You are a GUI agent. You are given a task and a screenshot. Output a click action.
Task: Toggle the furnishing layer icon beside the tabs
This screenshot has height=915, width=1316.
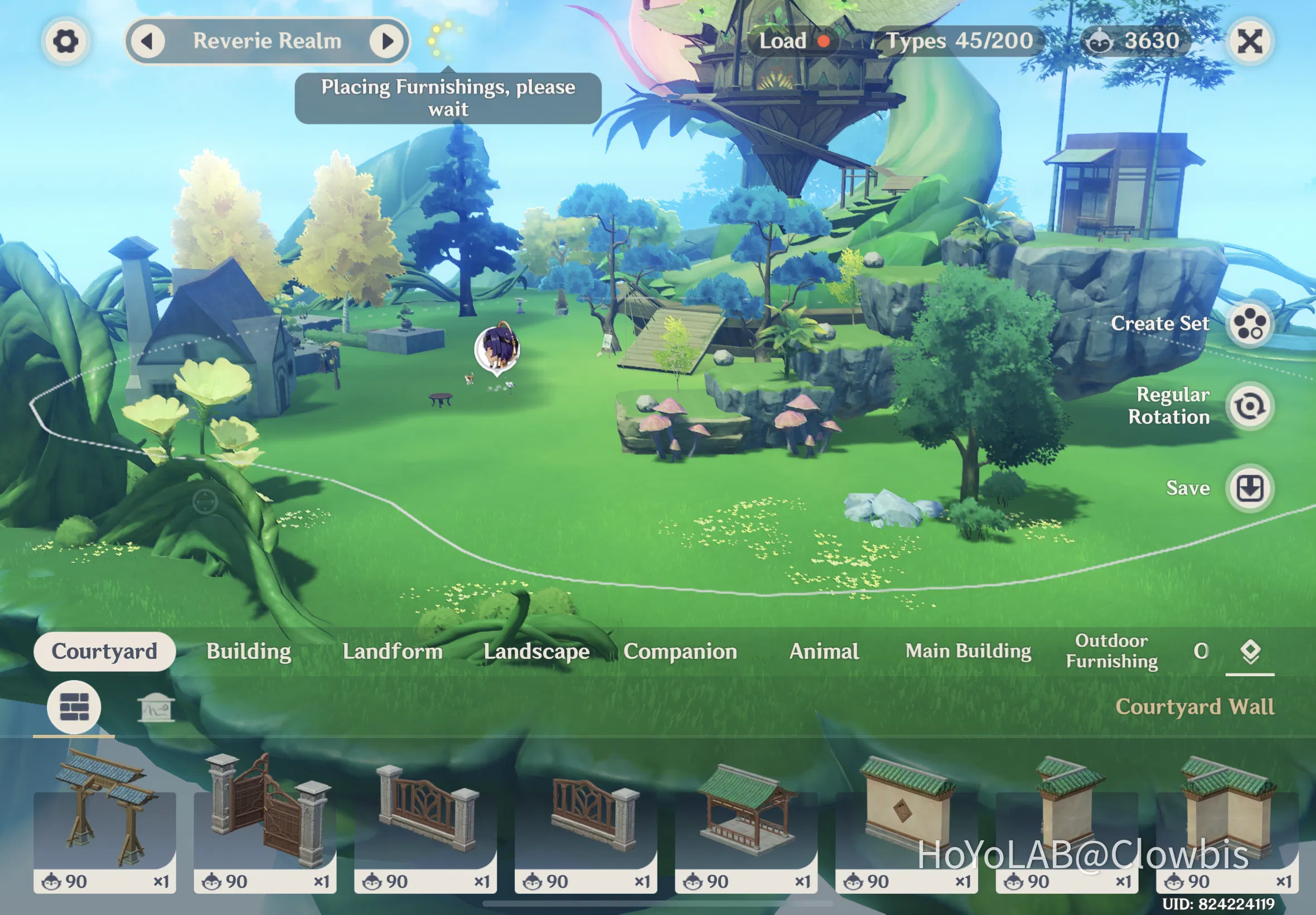[x=1250, y=650]
